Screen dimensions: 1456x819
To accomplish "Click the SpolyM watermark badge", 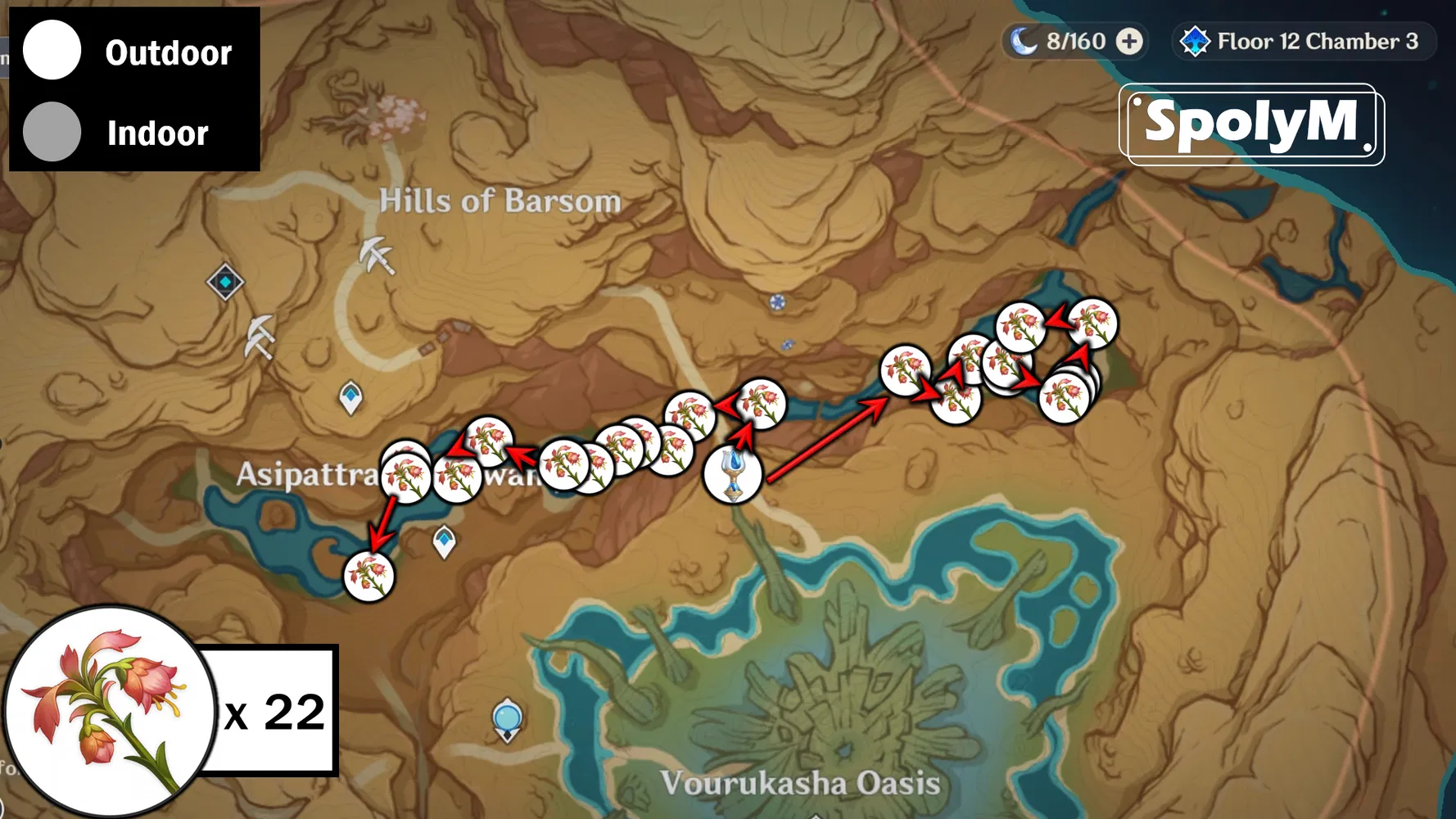I will click(1250, 123).
